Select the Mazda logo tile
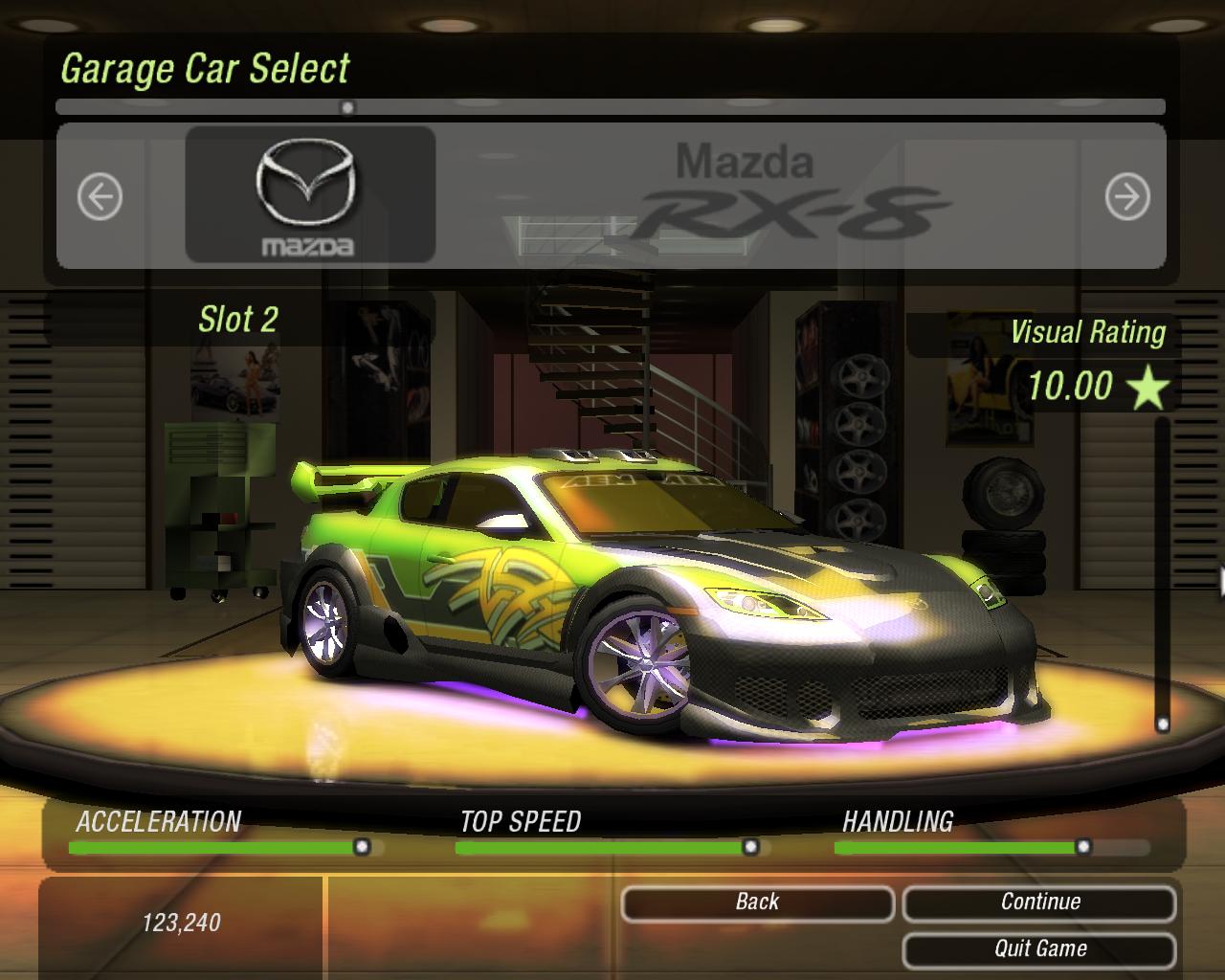Viewport: 1225px width, 980px height. [309, 195]
